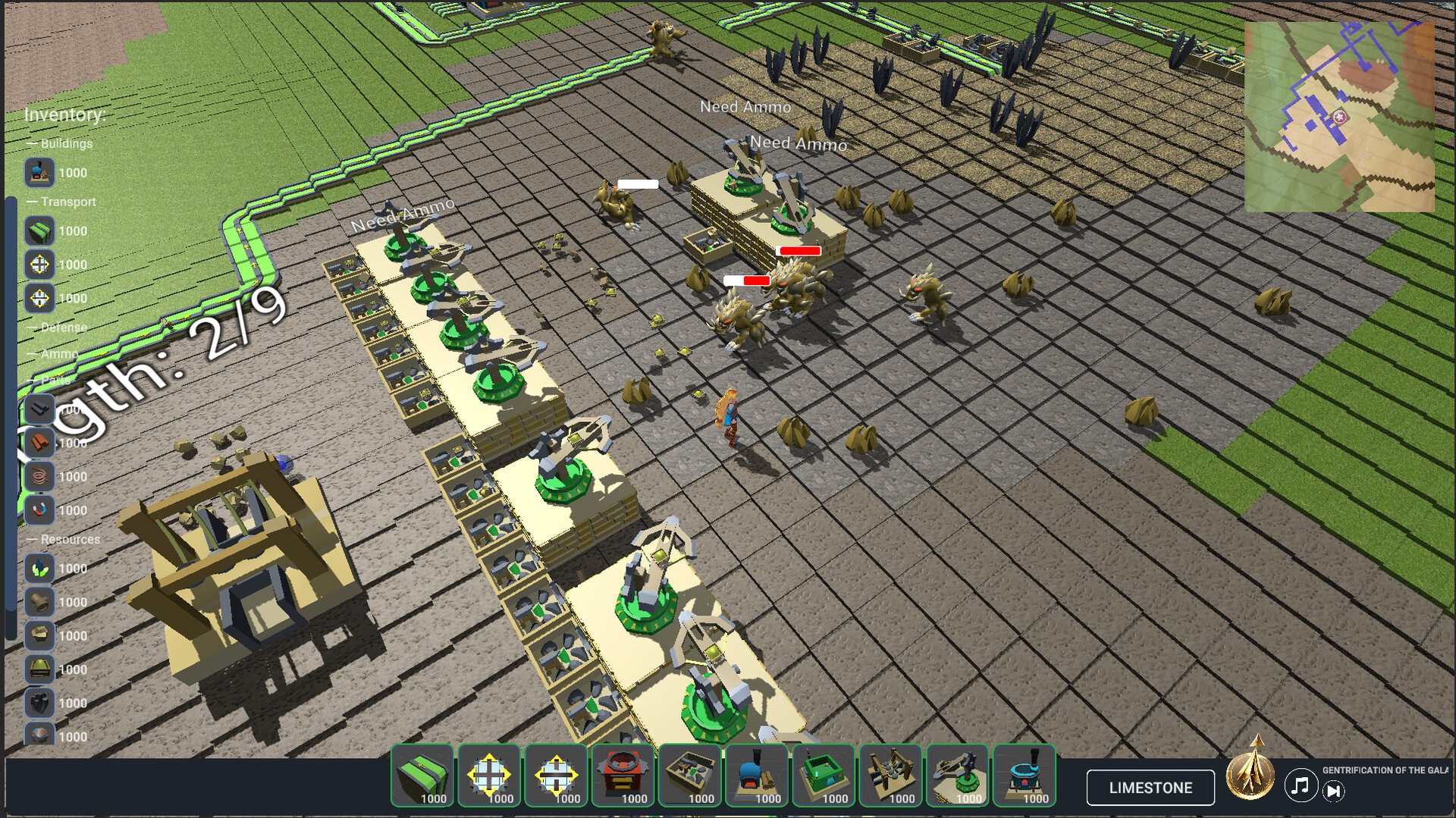Select the green conveyor belt hotbar slot

tap(422, 776)
